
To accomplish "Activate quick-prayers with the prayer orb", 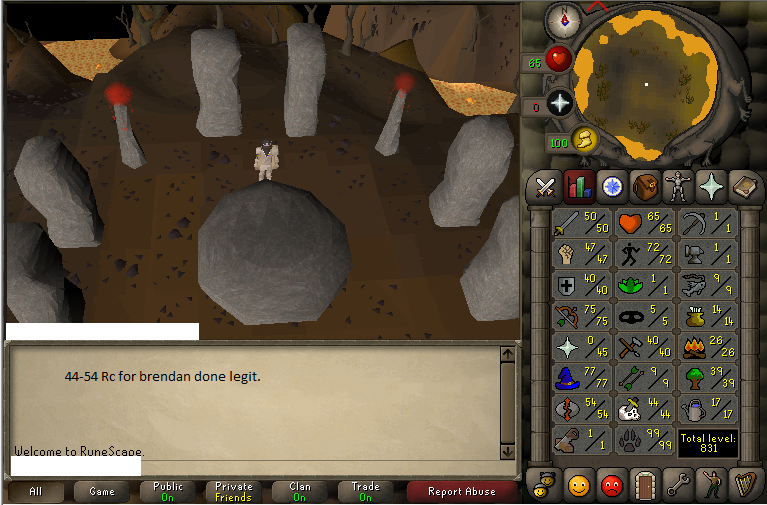I will click(x=559, y=103).
